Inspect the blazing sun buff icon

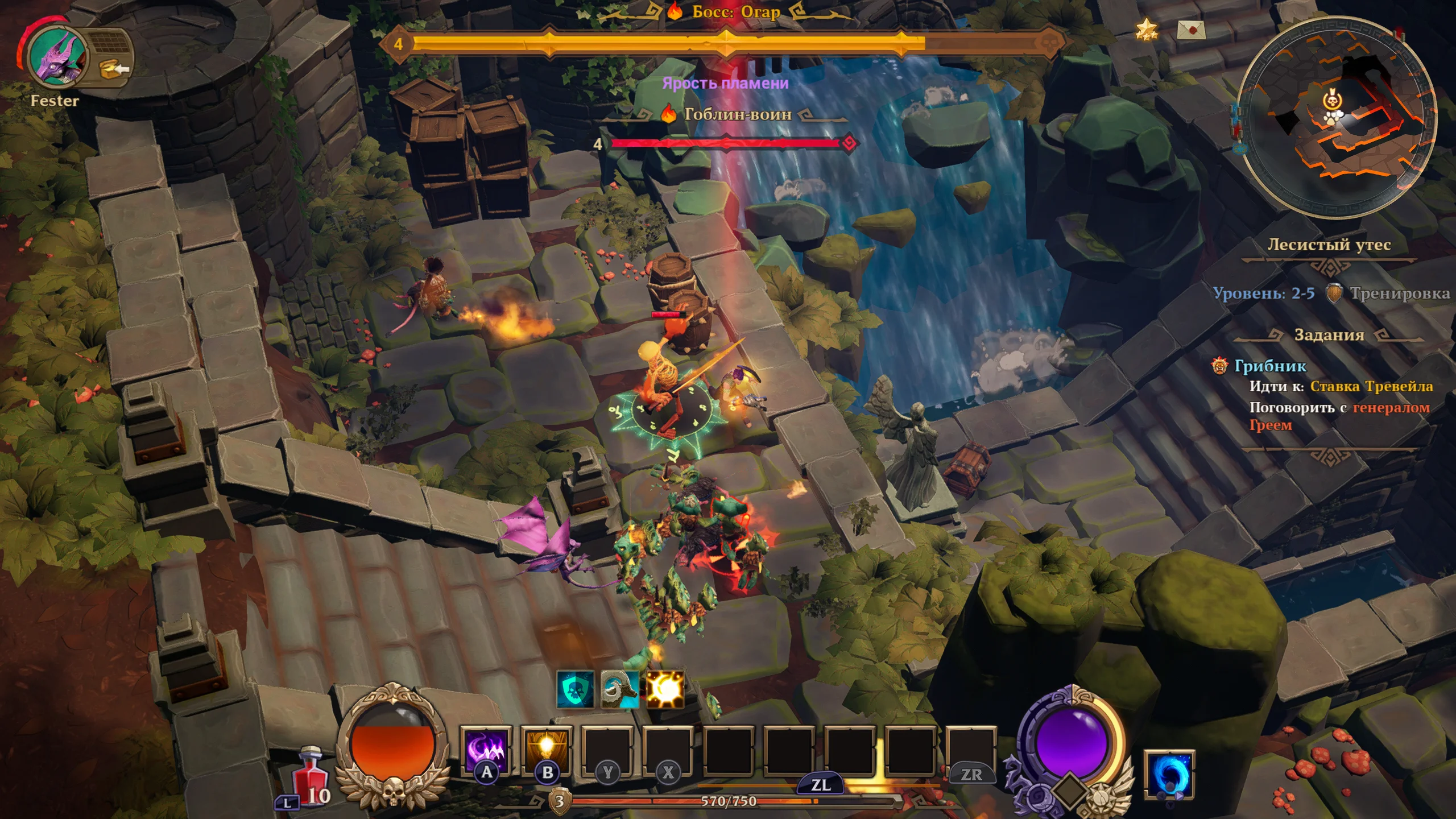(664, 689)
